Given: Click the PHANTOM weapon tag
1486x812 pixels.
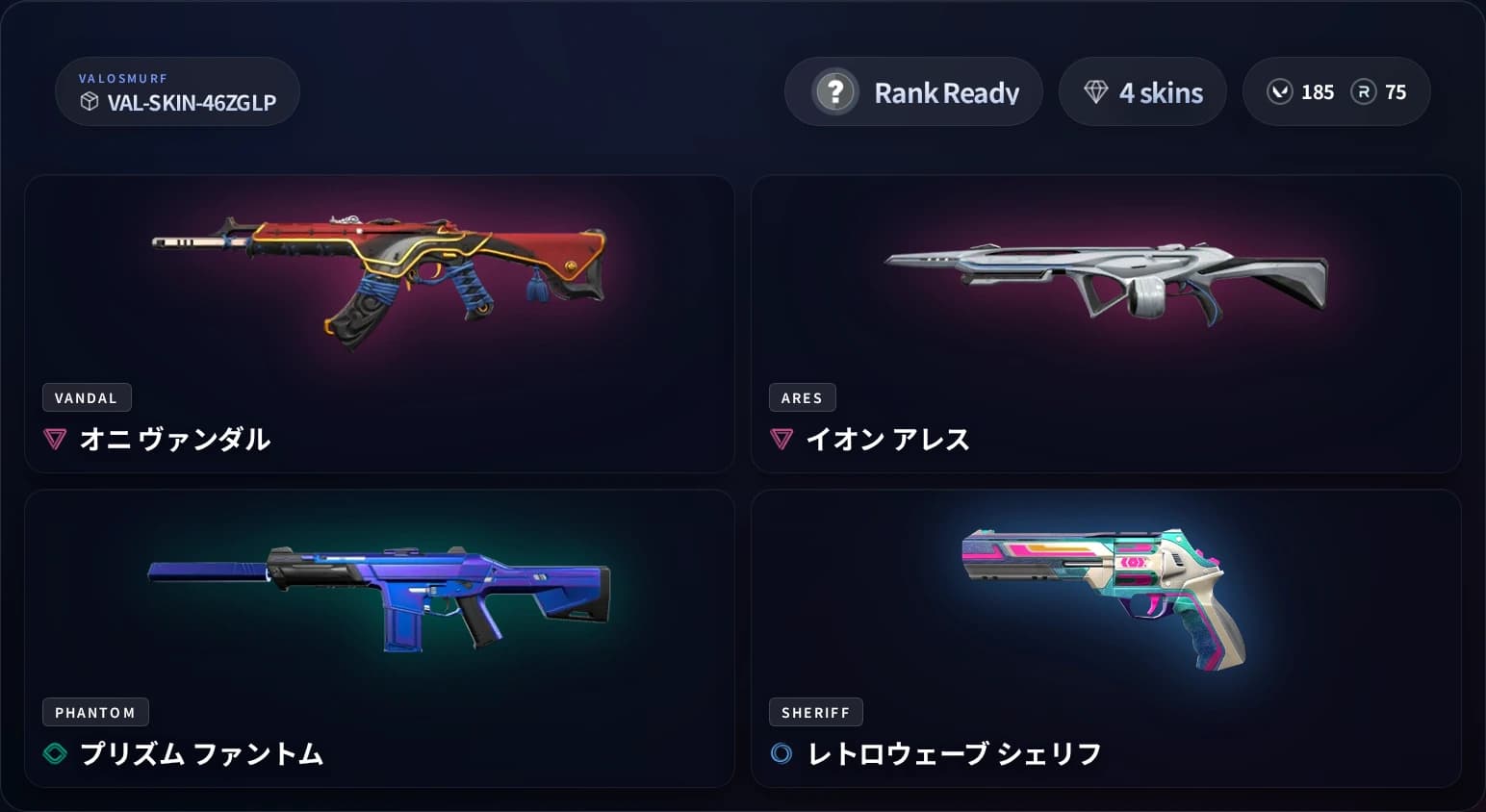Looking at the screenshot, I should (x=95, y=712).
